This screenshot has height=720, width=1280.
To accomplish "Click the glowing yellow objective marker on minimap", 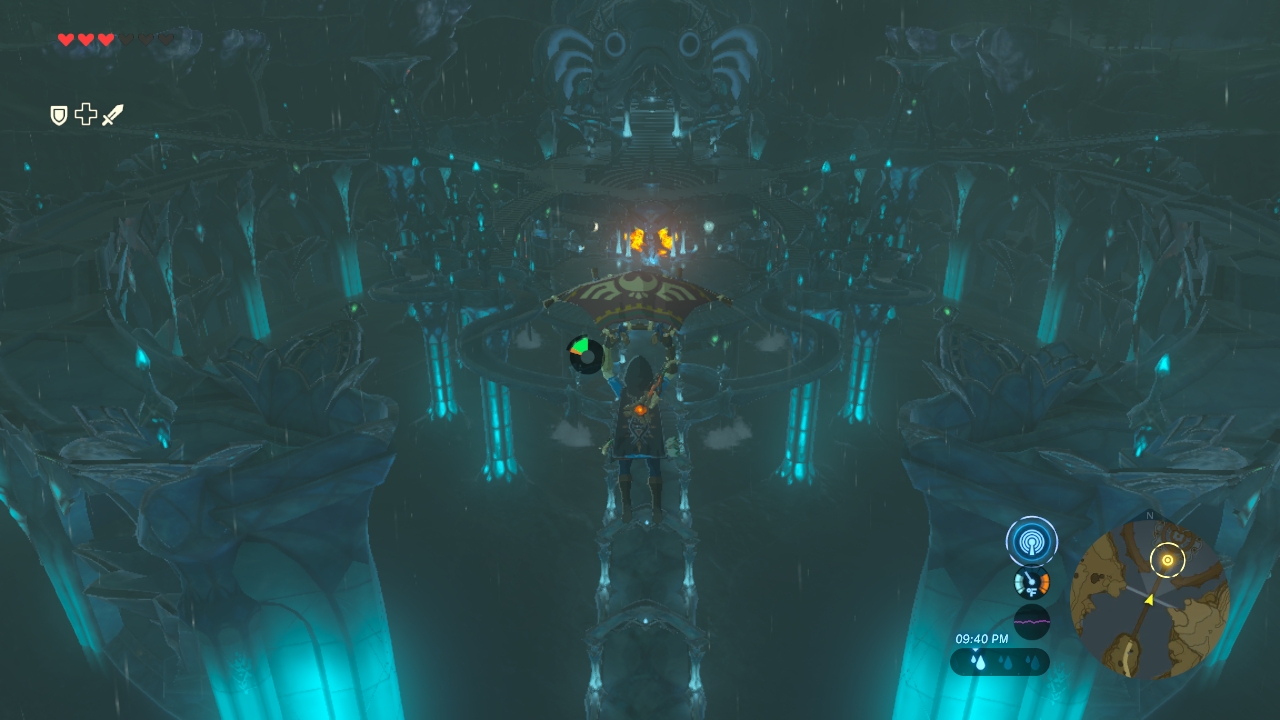I will click(x=1166, y=560).
